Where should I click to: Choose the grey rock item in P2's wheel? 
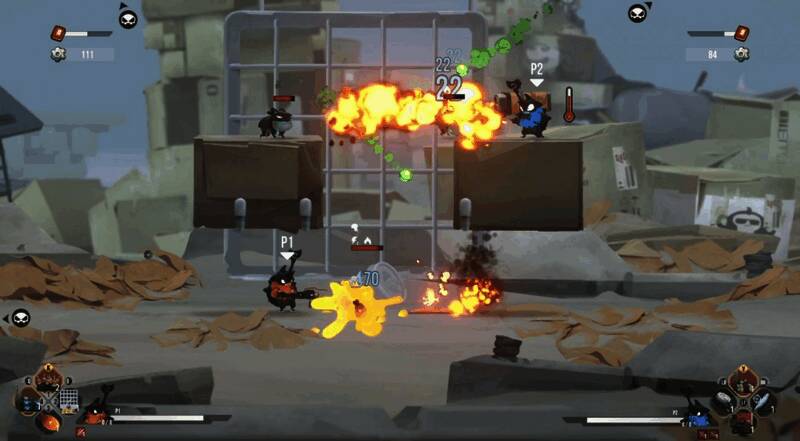click(721, 401)
